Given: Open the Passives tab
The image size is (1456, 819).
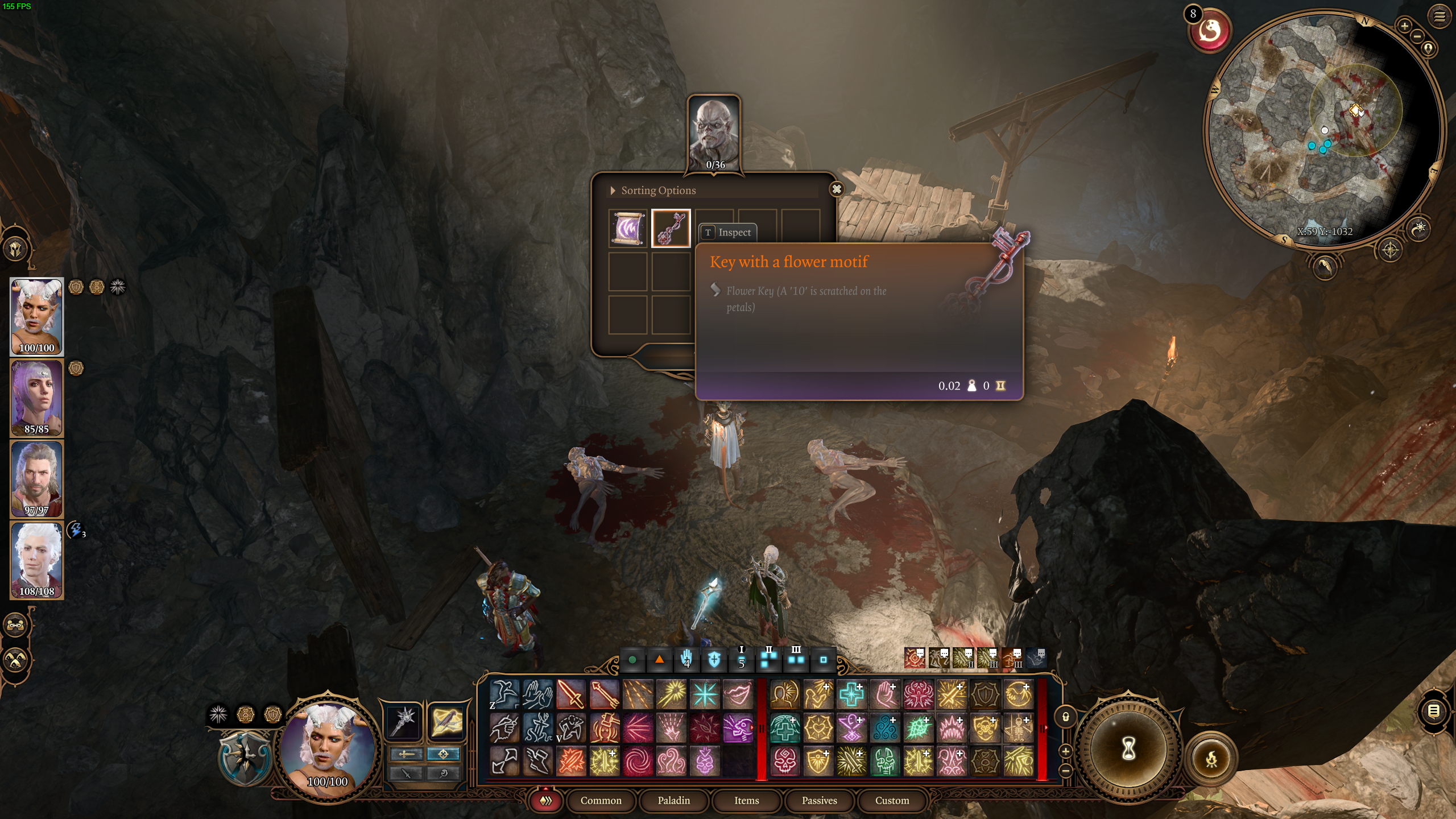Looking at the screenshot, I should 820,801.
